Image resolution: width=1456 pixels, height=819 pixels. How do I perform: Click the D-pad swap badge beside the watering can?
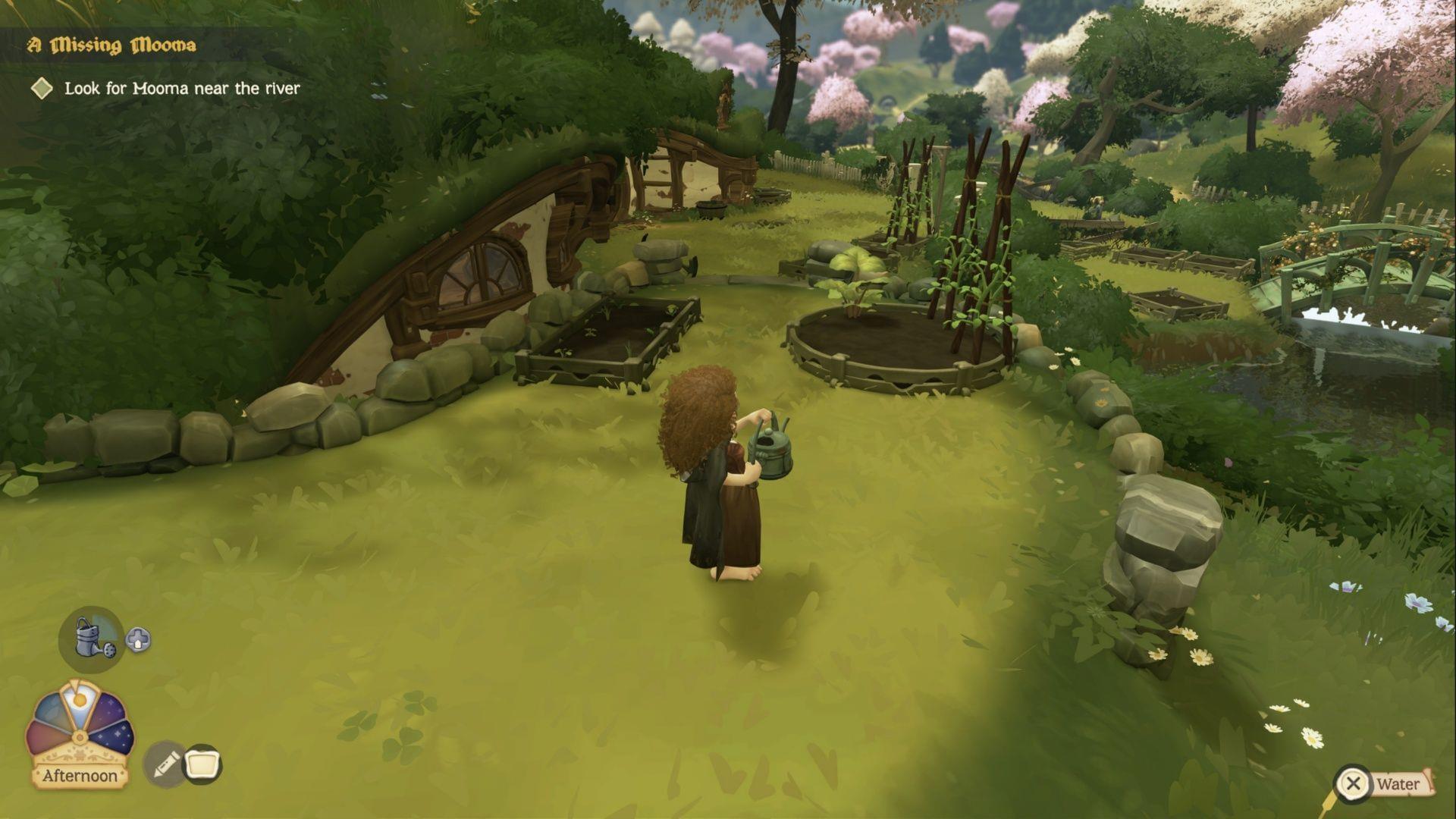point(136,640)
